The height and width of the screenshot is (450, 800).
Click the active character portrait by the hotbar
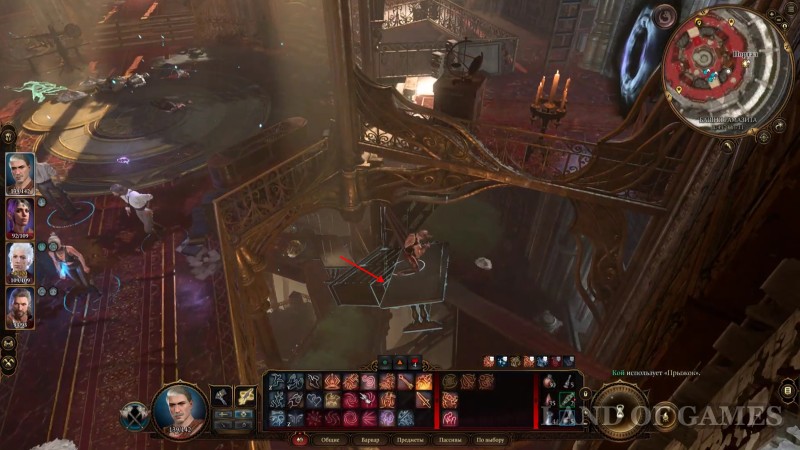180,408
